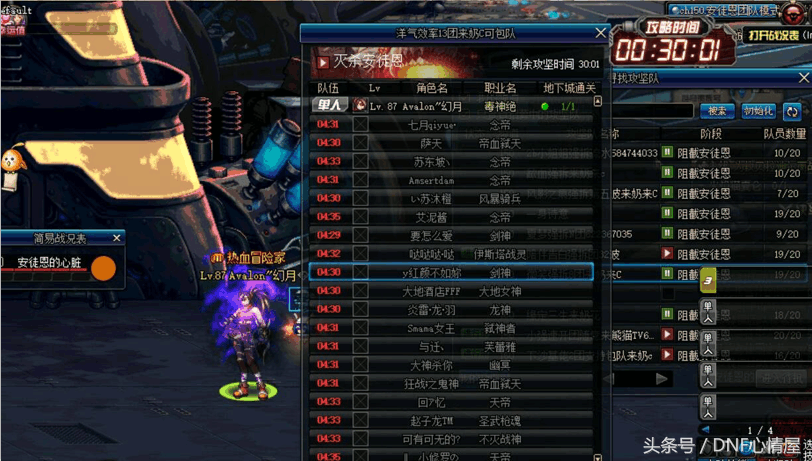Select player 苏东坡 in member list
Viewport: 812px width, 461px height.
point(450,162)
